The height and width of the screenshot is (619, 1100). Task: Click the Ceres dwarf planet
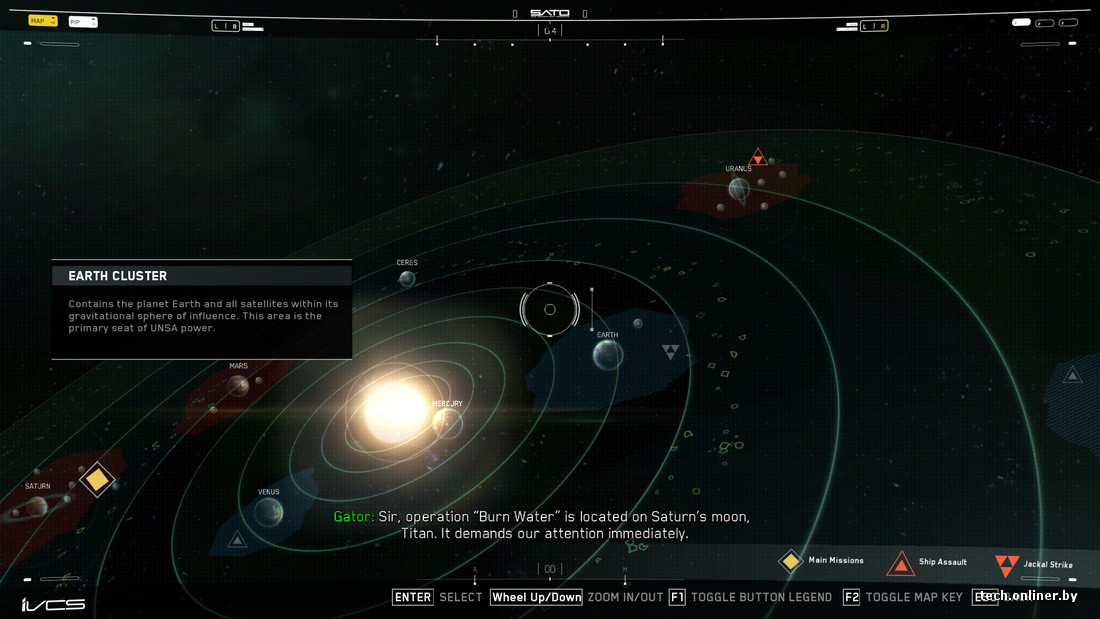pyautogui.click(x=407, y=278)
